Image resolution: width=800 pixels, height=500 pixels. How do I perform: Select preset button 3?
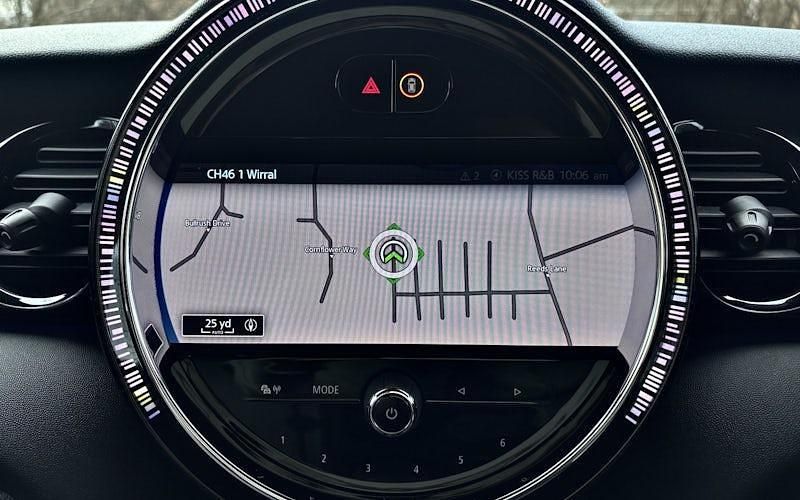(x=368, y=468)
